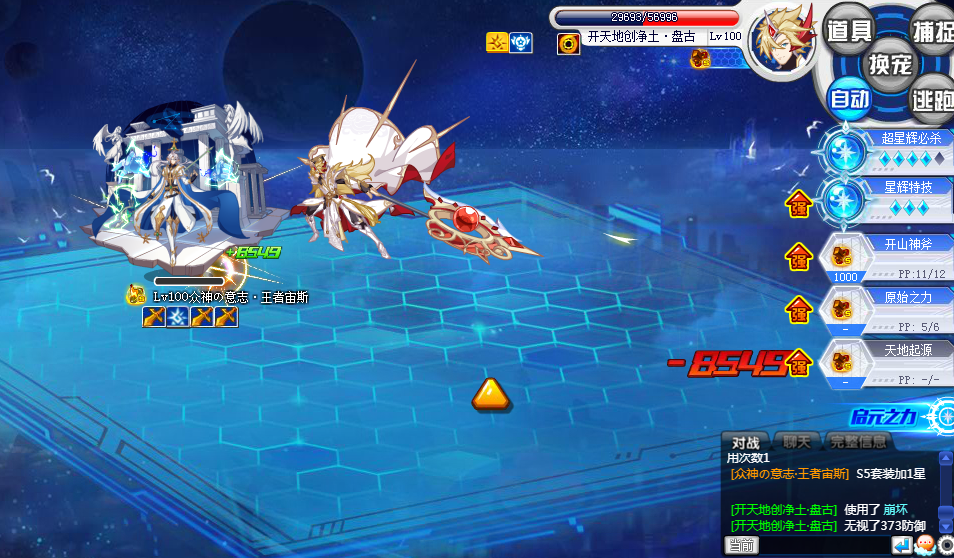The height and width of the screenshot is (558, 954).
Task: Open the 道具 items menu
Action: 848,30
